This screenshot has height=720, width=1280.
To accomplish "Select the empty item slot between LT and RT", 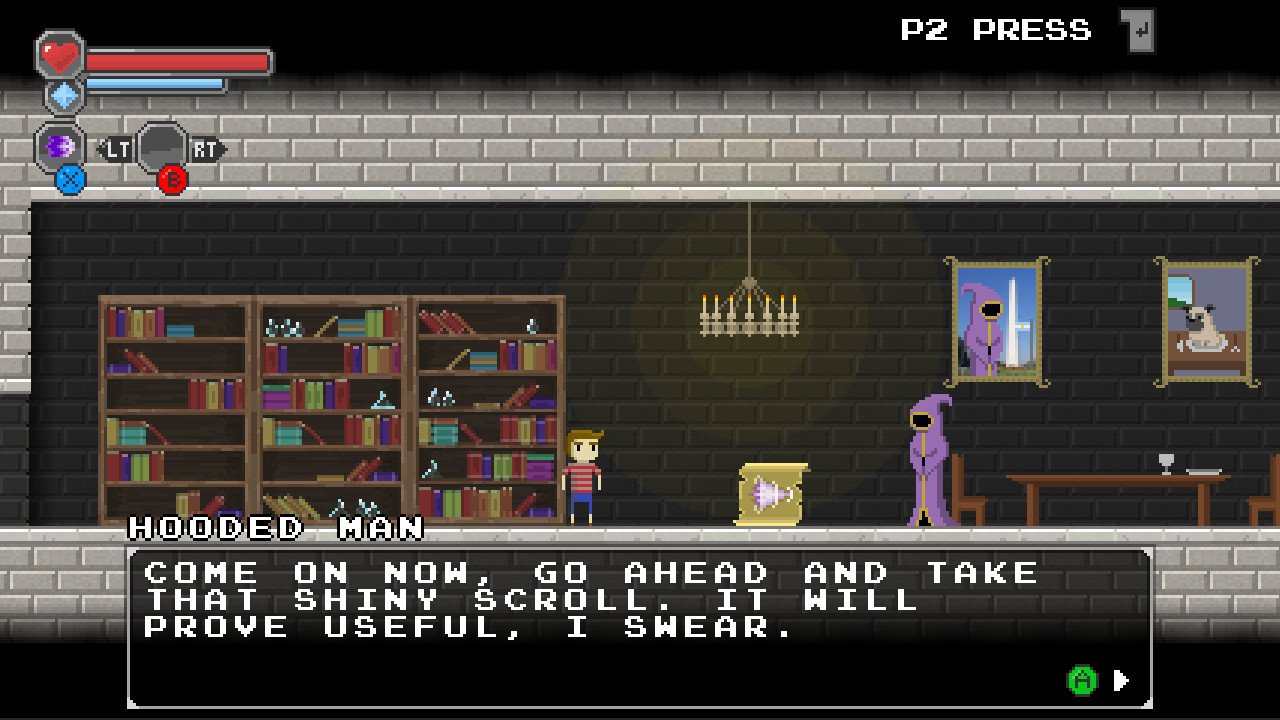I will pos(162,148).
